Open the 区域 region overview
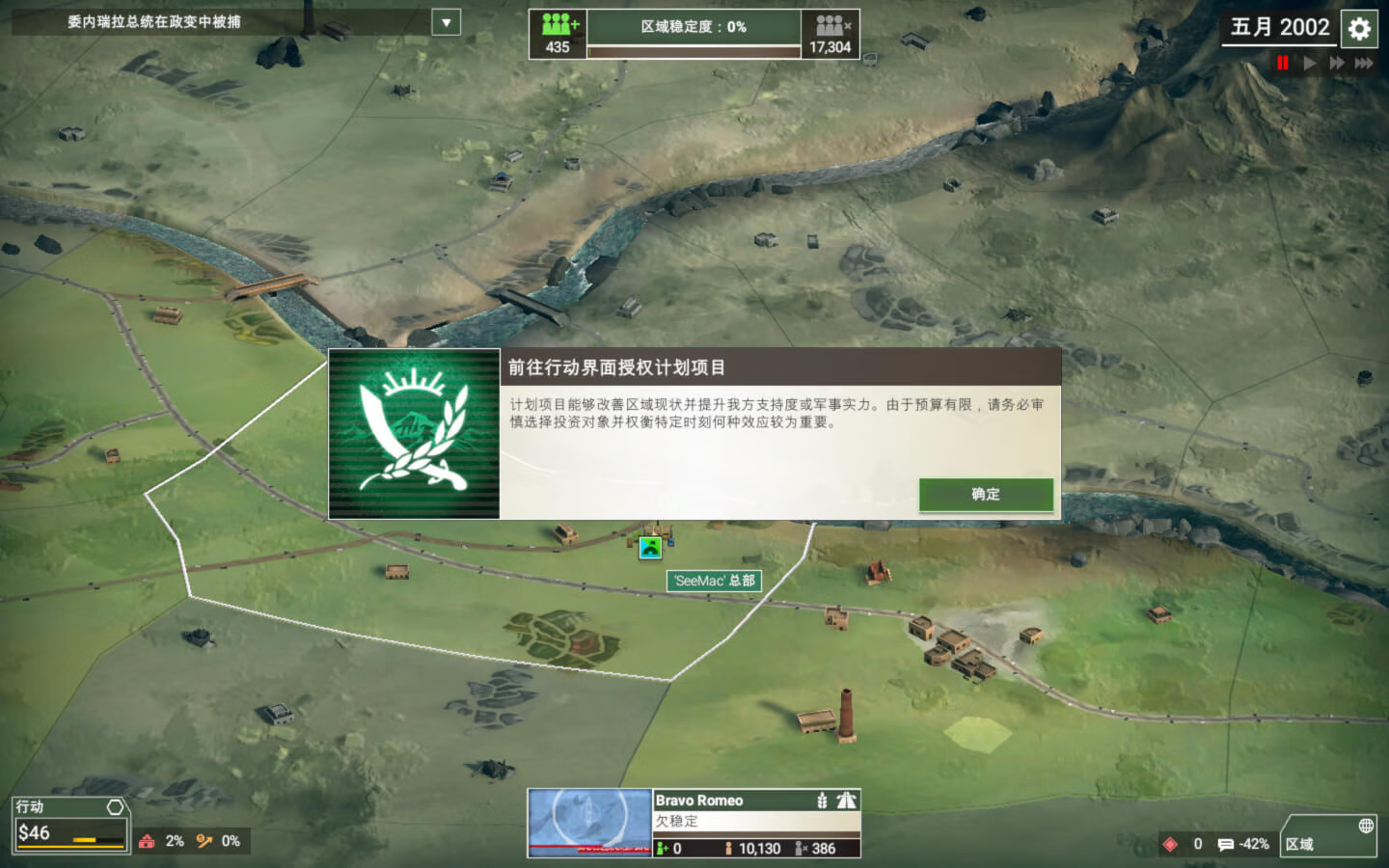1389x868 pixels. coord(1328,836)
